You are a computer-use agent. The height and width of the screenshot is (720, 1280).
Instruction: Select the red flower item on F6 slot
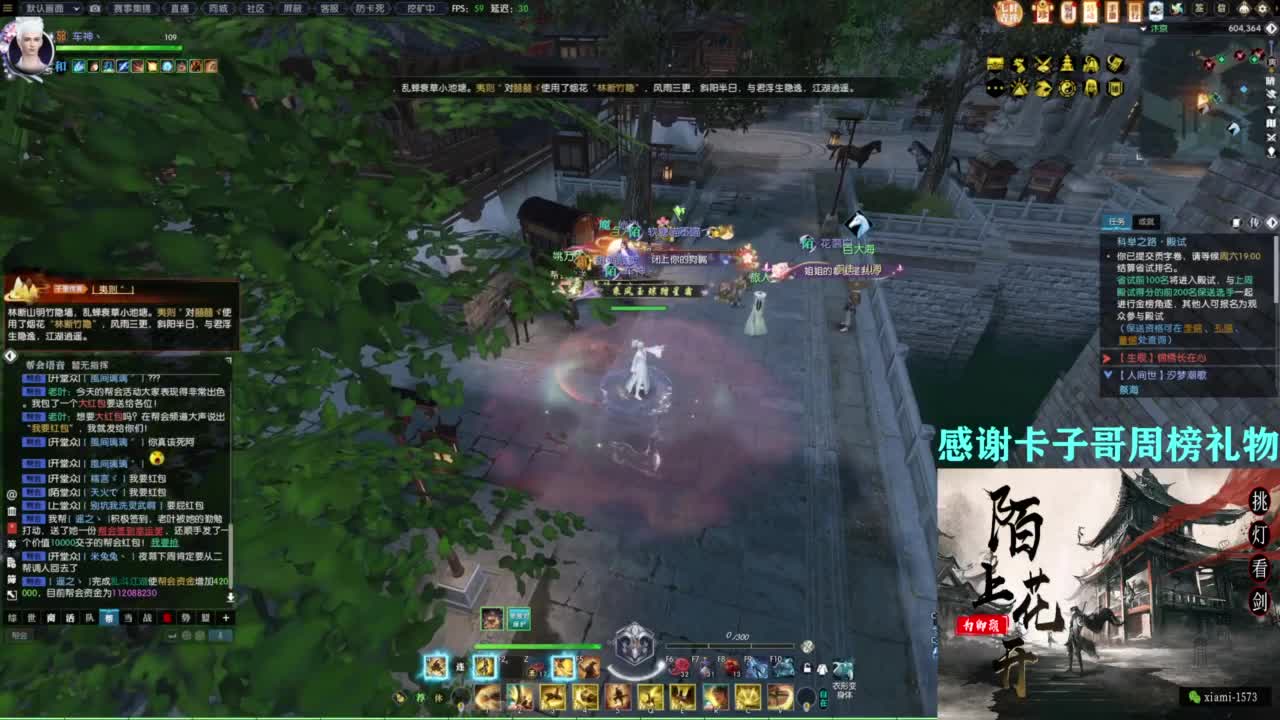[x=678, y=665]
